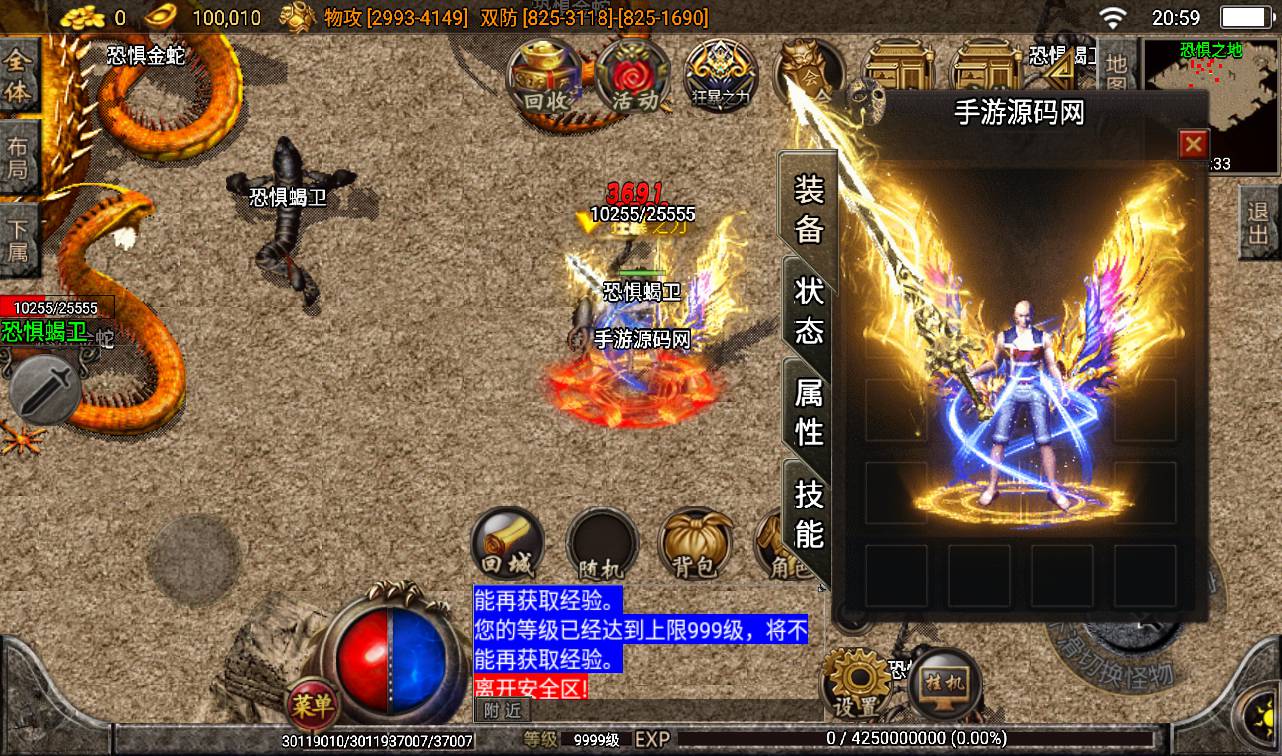
Task: Switch to the 装备 equipment tab
Action: [808, 209]
